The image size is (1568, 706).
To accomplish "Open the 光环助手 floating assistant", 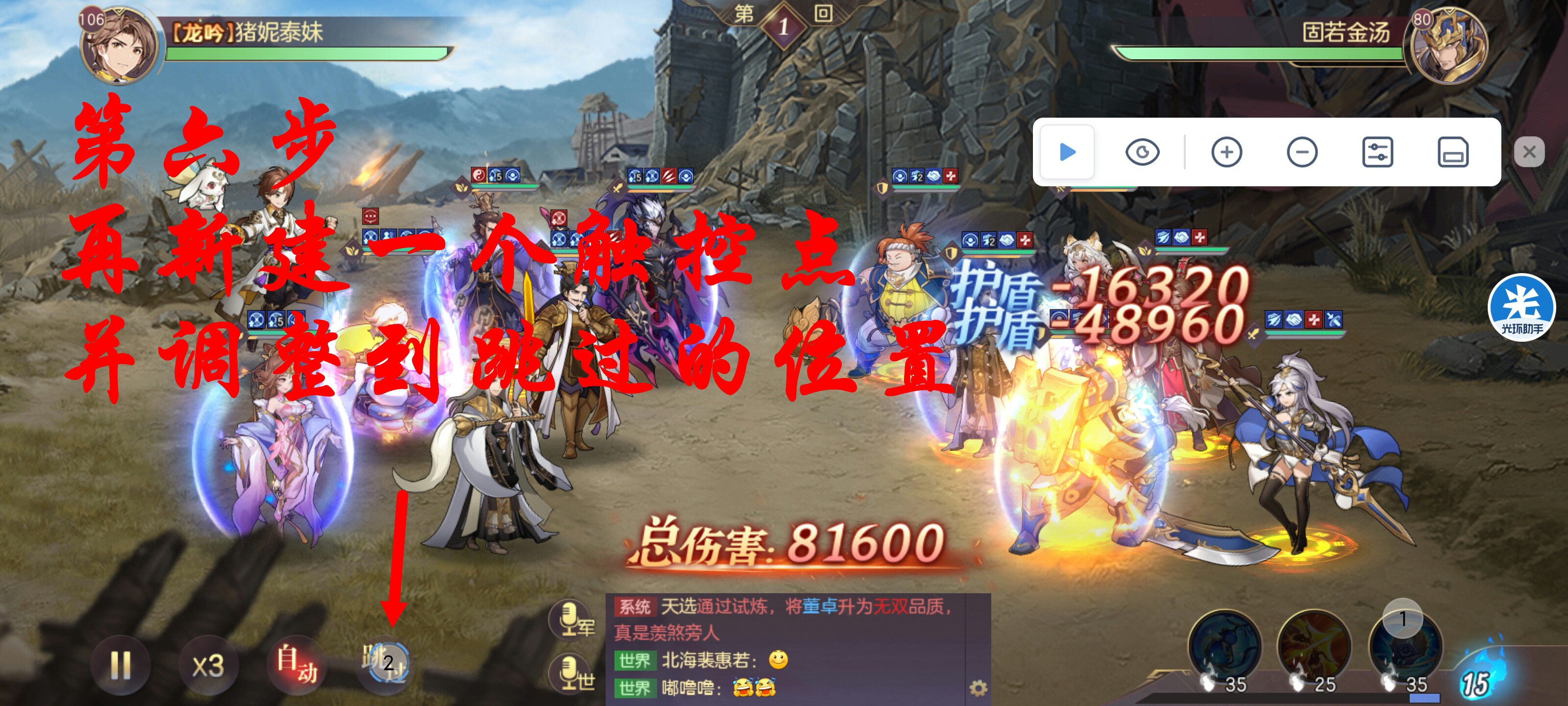I will point(1521,307).
